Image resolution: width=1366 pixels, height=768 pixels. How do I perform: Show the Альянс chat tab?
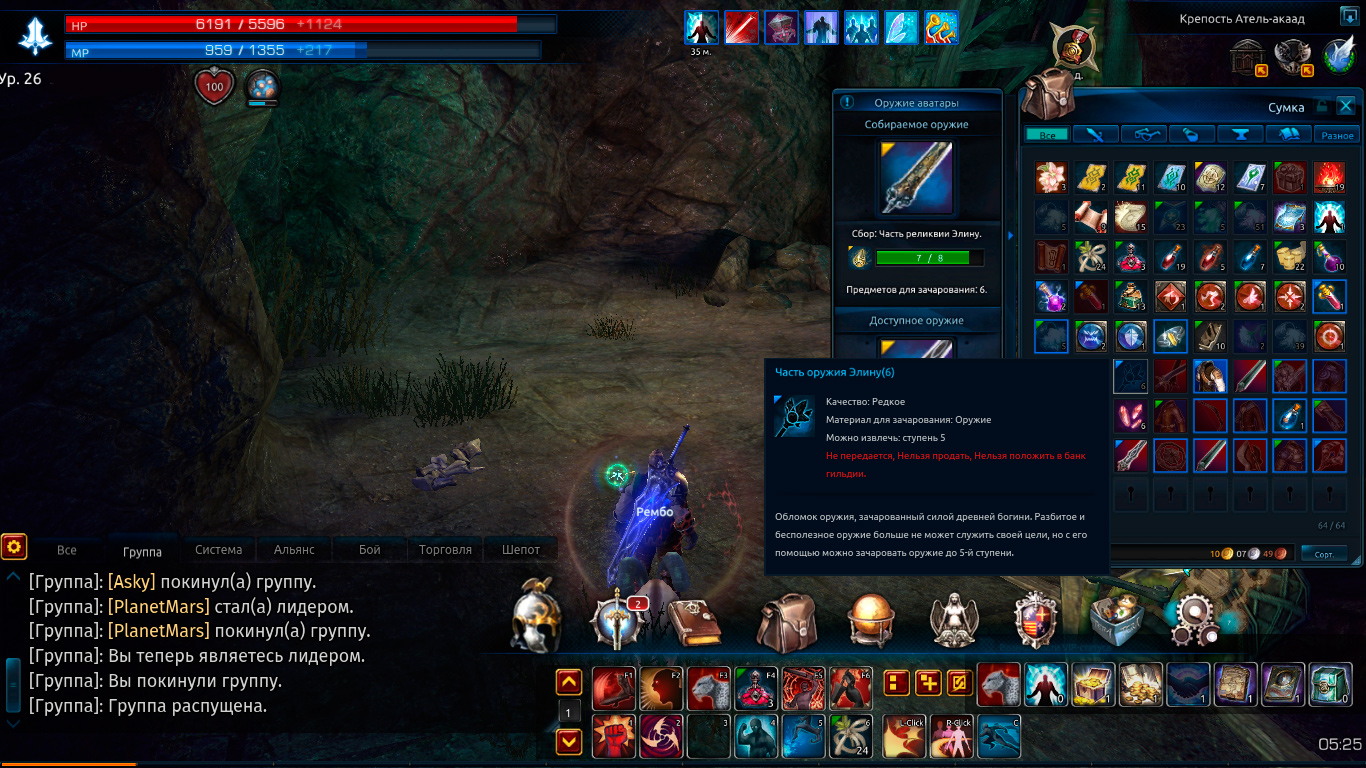pos(294,549)
